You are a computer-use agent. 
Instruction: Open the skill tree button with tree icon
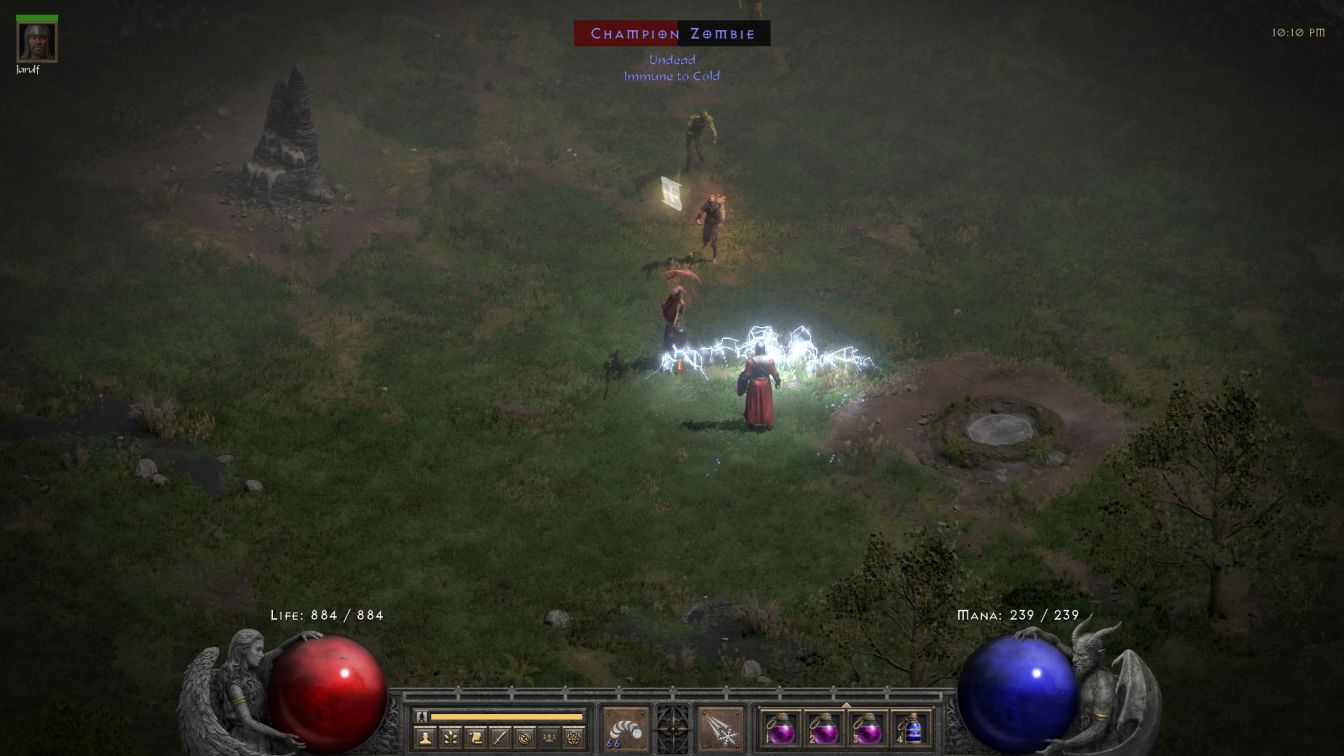click(x=450, y=738)
